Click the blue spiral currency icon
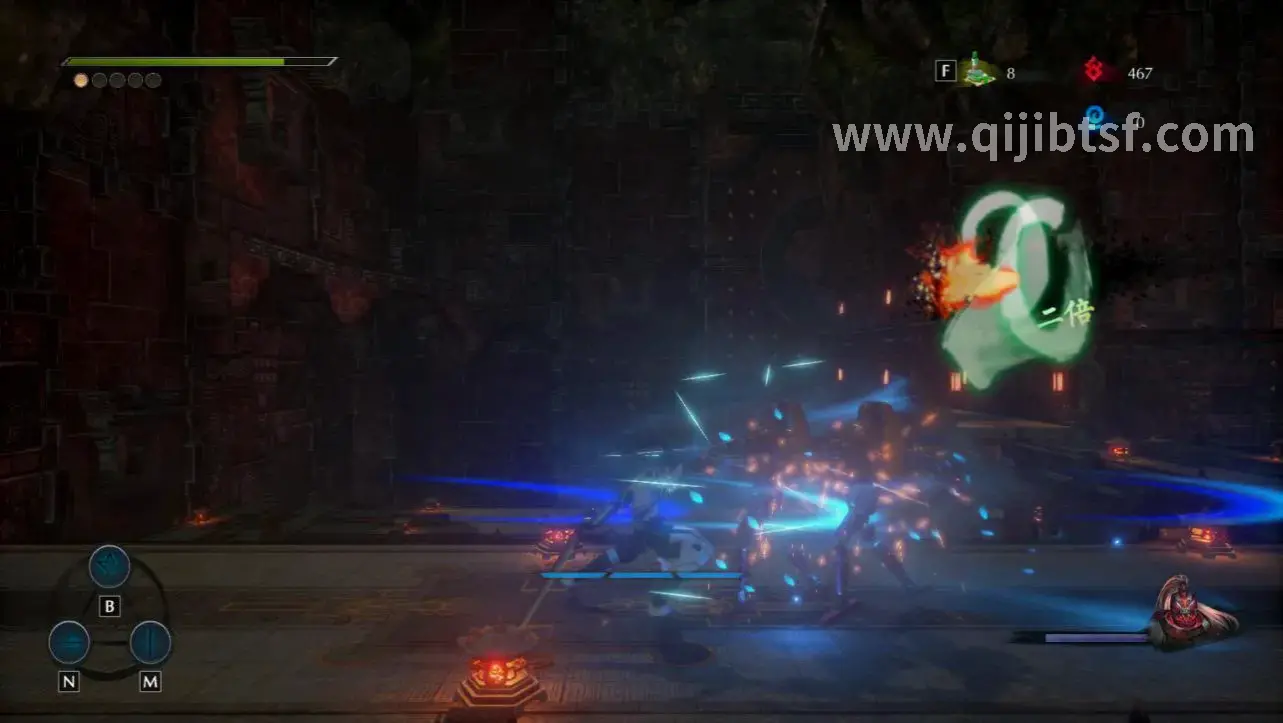Image resolution: width=1283 pixels, height=723 pixels. coord(1097,117)
